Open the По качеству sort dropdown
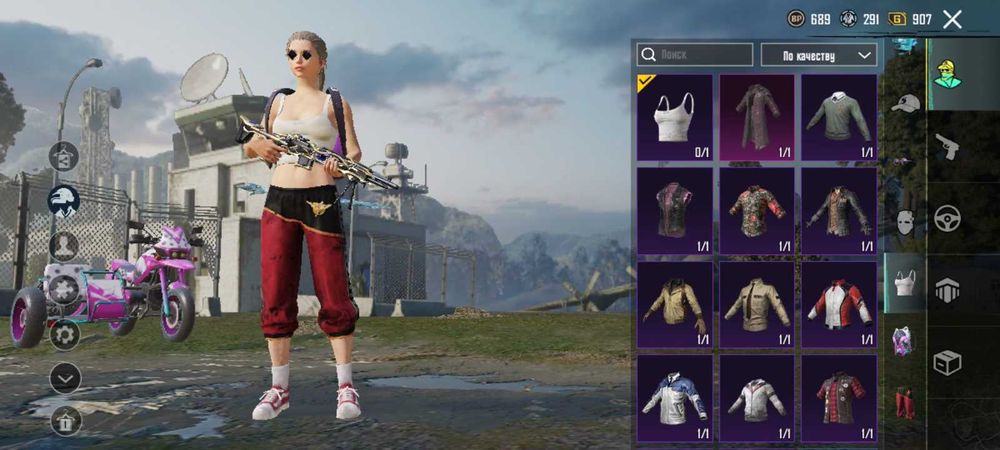The width and height of the screenshot is (1000, 450). pyautogui.click(x=819, y=54)
